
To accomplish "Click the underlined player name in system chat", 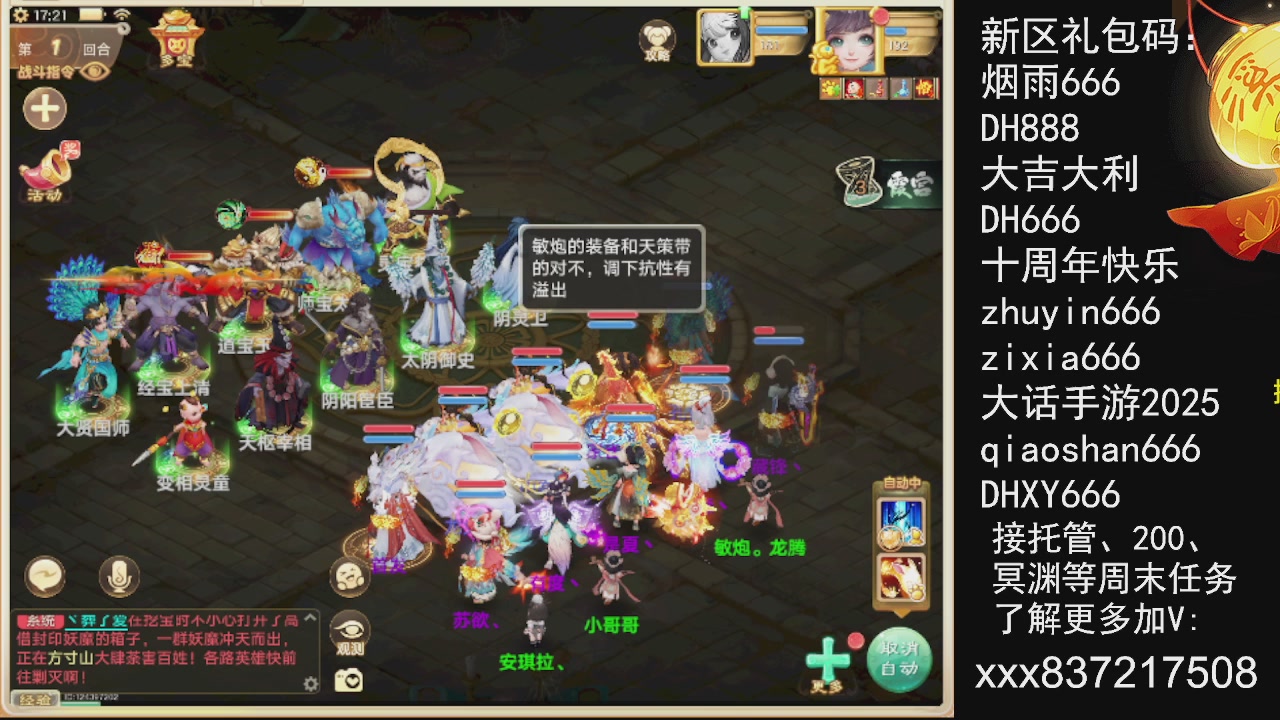I will [x=97, y=621].
